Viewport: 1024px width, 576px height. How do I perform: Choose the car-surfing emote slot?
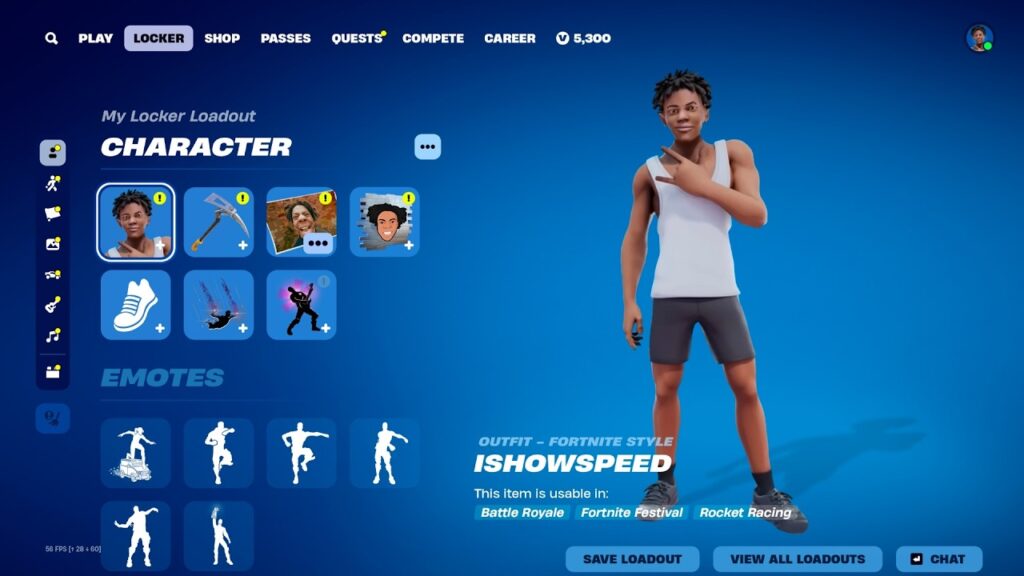pos(136,453)
